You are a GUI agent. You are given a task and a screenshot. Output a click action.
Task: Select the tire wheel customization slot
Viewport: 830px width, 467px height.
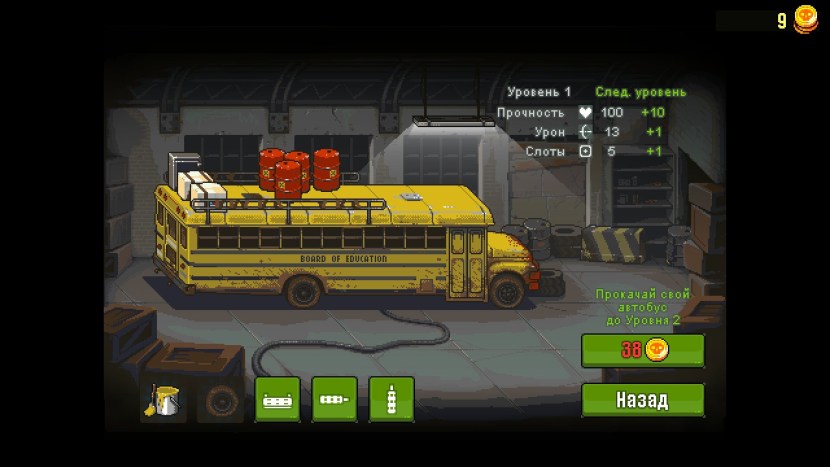click(220, 400)
